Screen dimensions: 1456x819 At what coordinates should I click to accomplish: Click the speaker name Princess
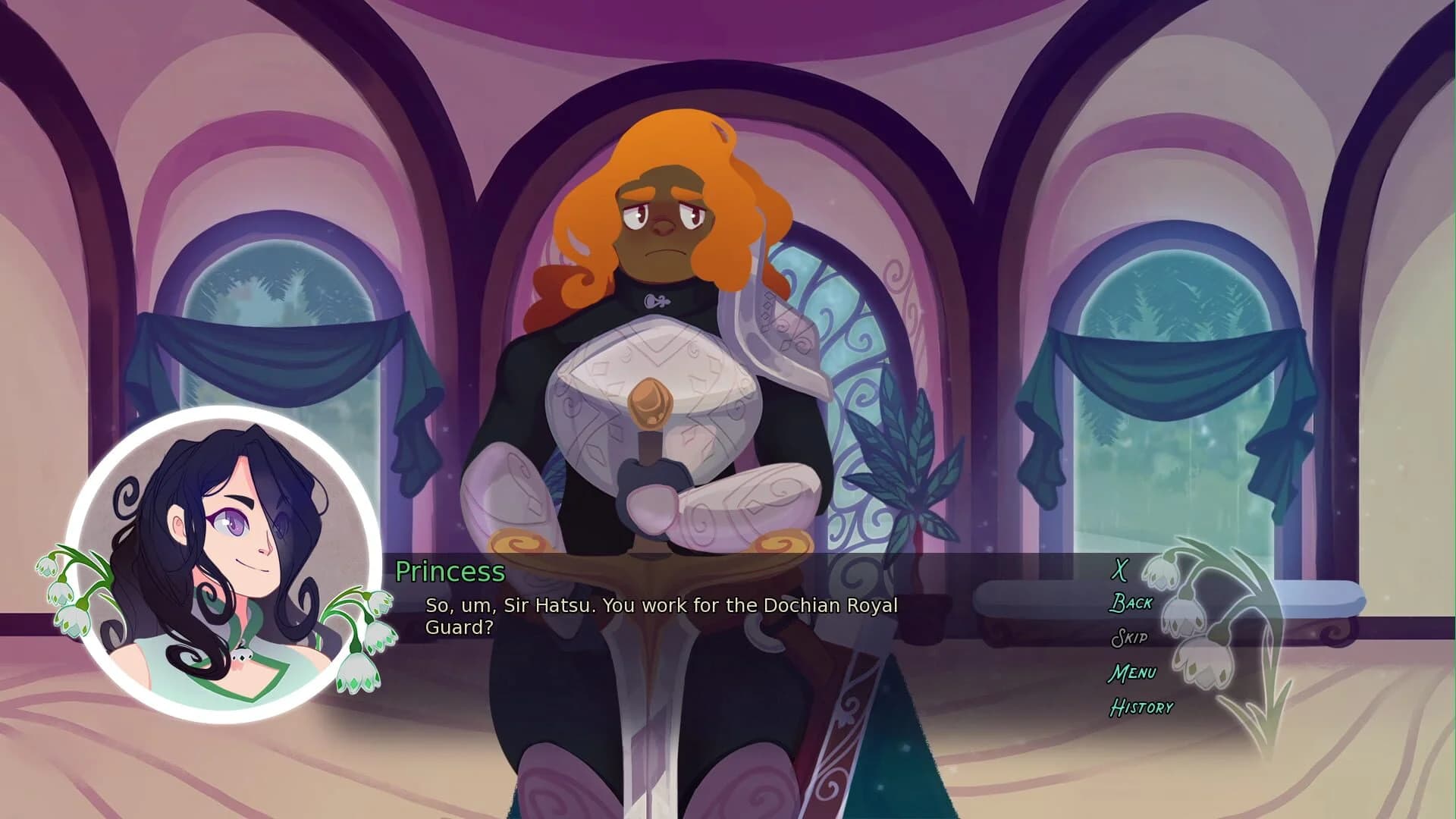pyautogui.click(x=450, y=572)
